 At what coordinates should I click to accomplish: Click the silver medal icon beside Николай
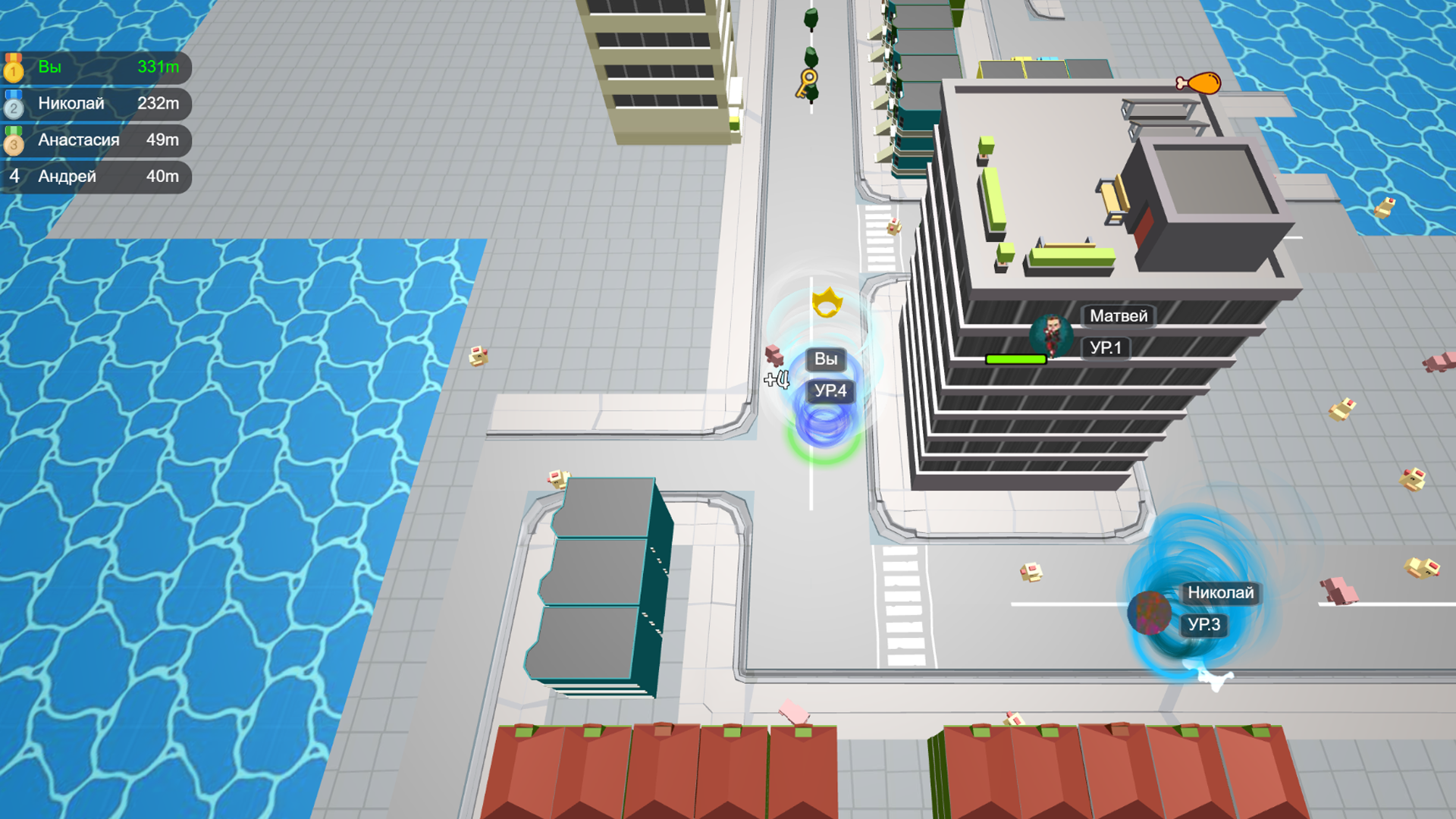tap(14, 104)
